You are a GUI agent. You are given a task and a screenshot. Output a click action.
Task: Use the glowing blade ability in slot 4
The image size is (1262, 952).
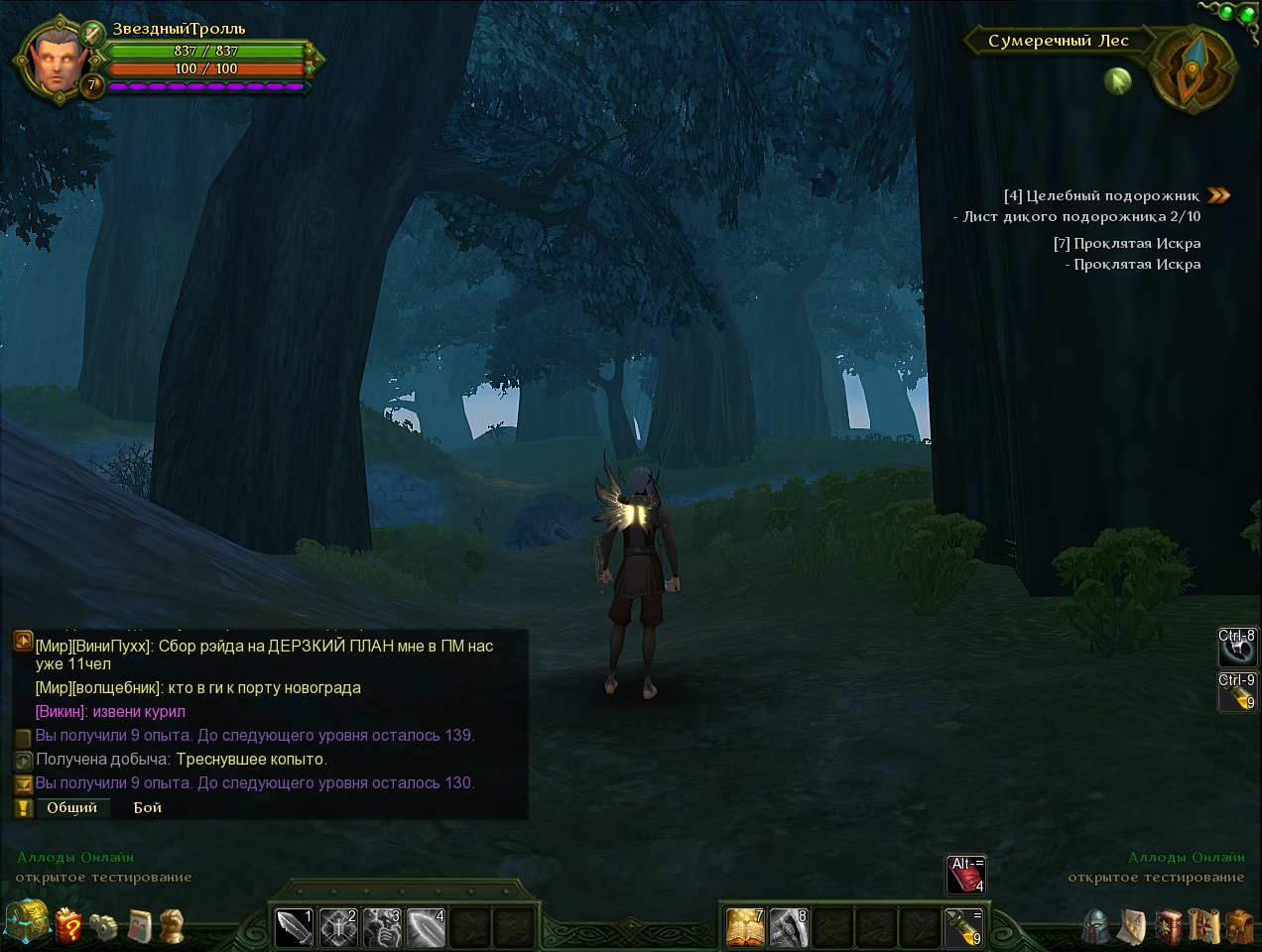[426, 928]
